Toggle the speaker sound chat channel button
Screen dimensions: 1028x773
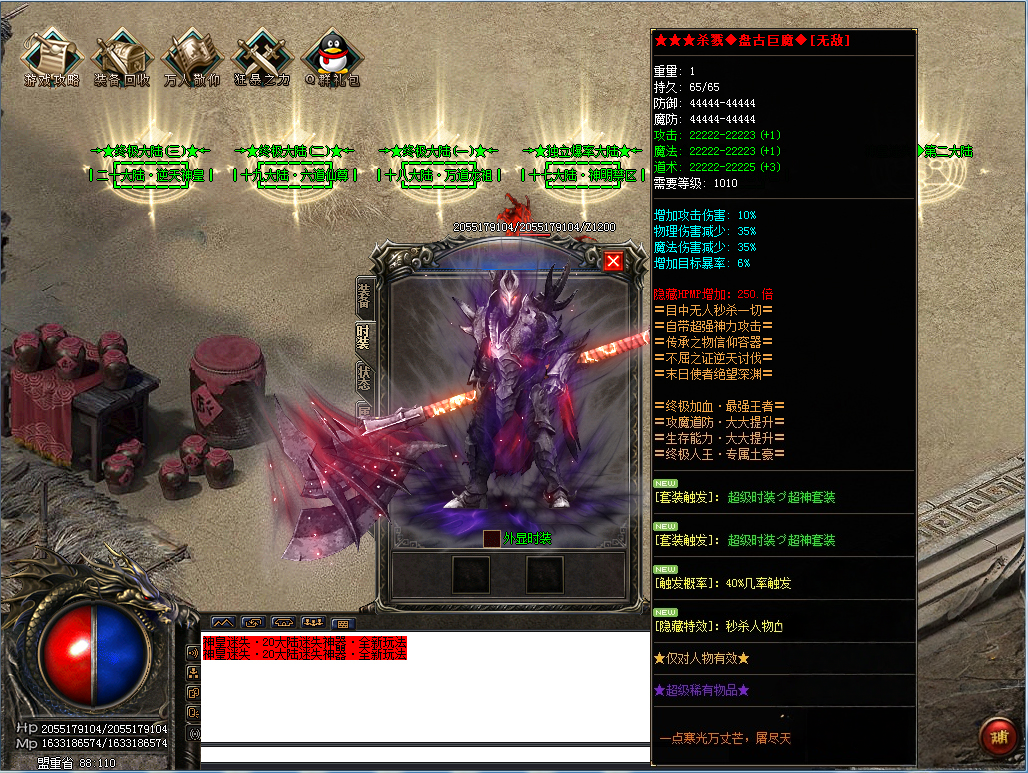point(193,652)
